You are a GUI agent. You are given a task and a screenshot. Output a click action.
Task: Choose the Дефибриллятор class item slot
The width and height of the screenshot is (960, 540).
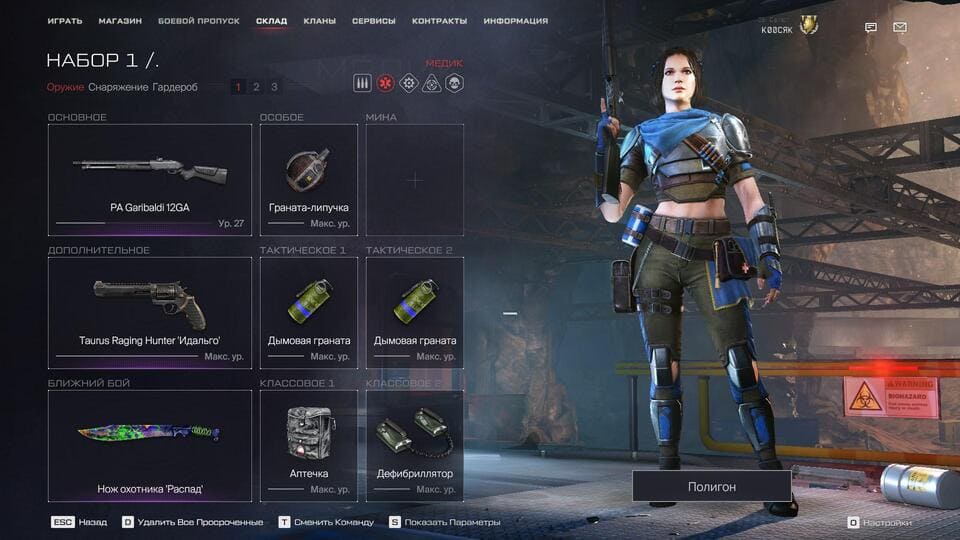tap(415, 446)
